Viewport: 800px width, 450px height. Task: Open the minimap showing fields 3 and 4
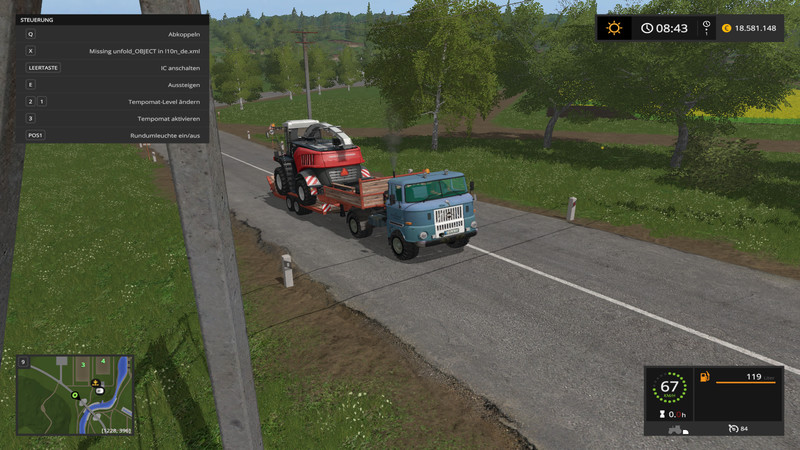pos(75,394)
